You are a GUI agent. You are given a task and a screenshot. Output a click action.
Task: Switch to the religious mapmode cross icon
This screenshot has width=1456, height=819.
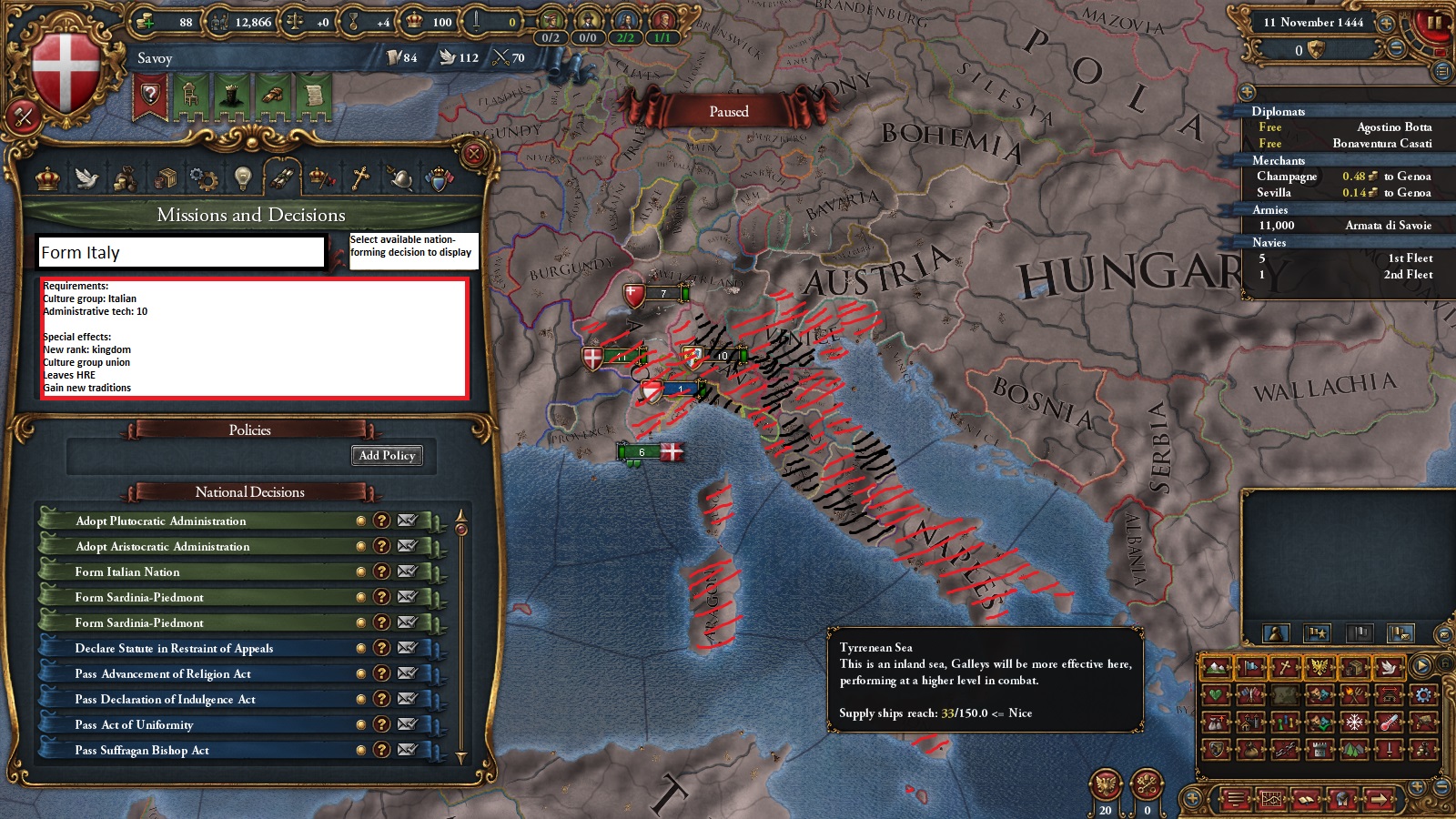point(1284,667)
